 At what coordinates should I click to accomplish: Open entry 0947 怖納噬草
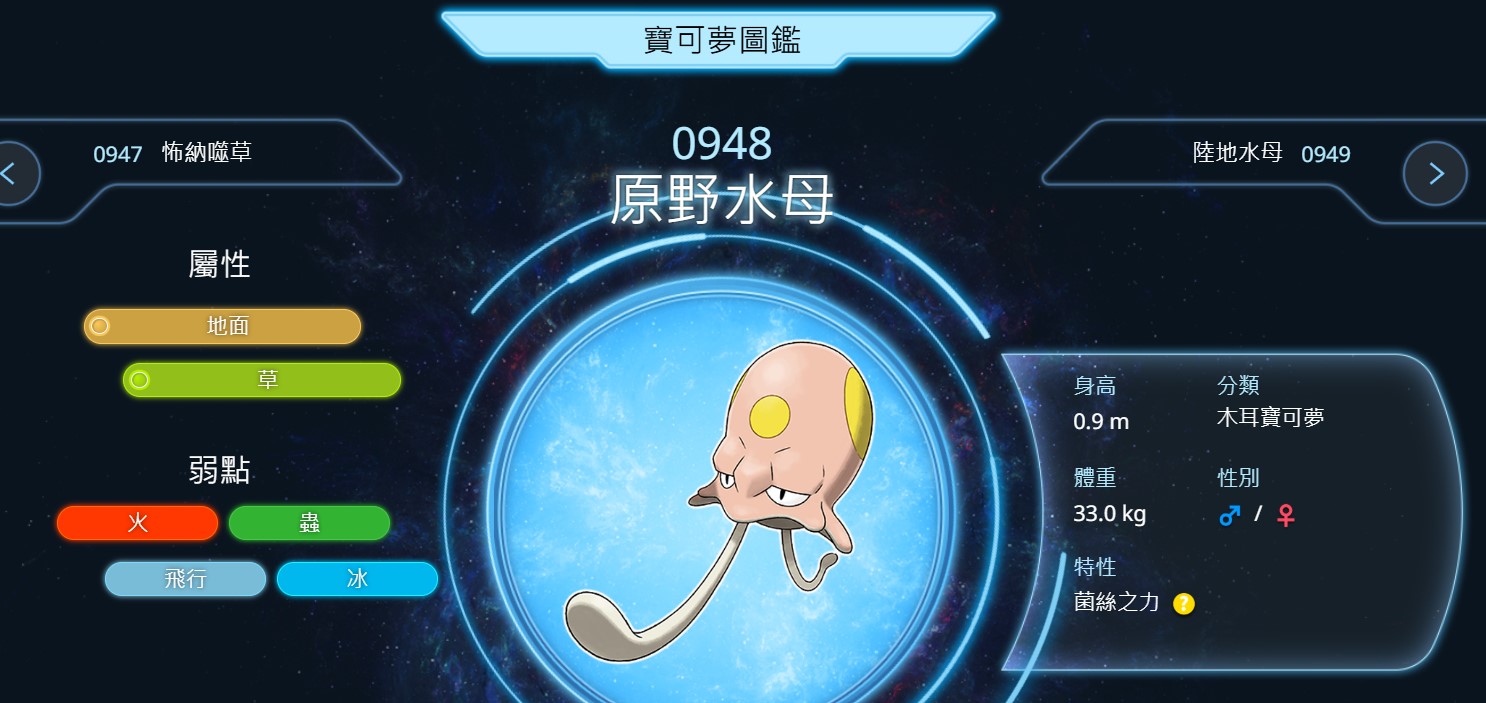tap(172, 153)
